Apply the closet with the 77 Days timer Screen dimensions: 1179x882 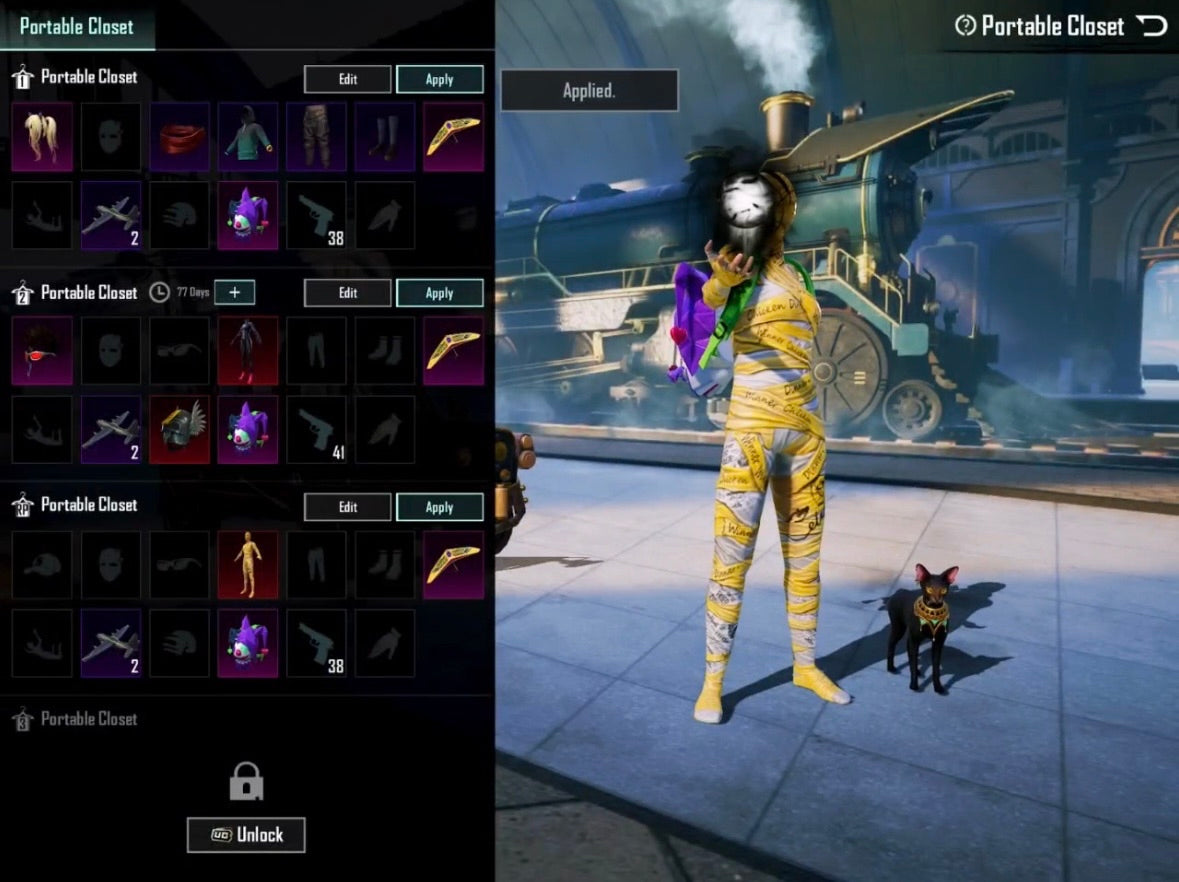pyautogui.click(x=439, y=293)
